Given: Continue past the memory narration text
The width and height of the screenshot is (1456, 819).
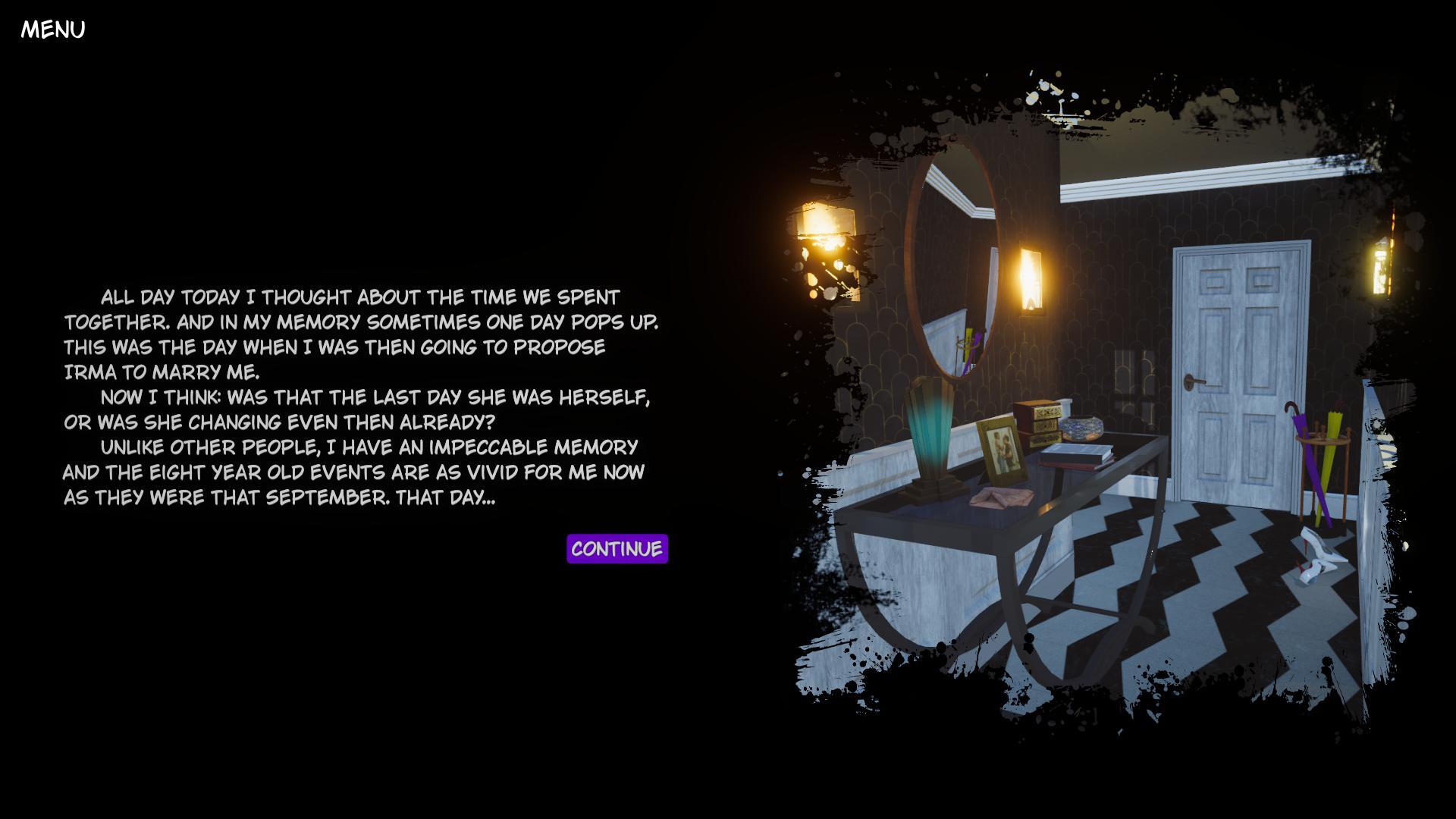Looking at the screenshot, I should coord(617,548).
